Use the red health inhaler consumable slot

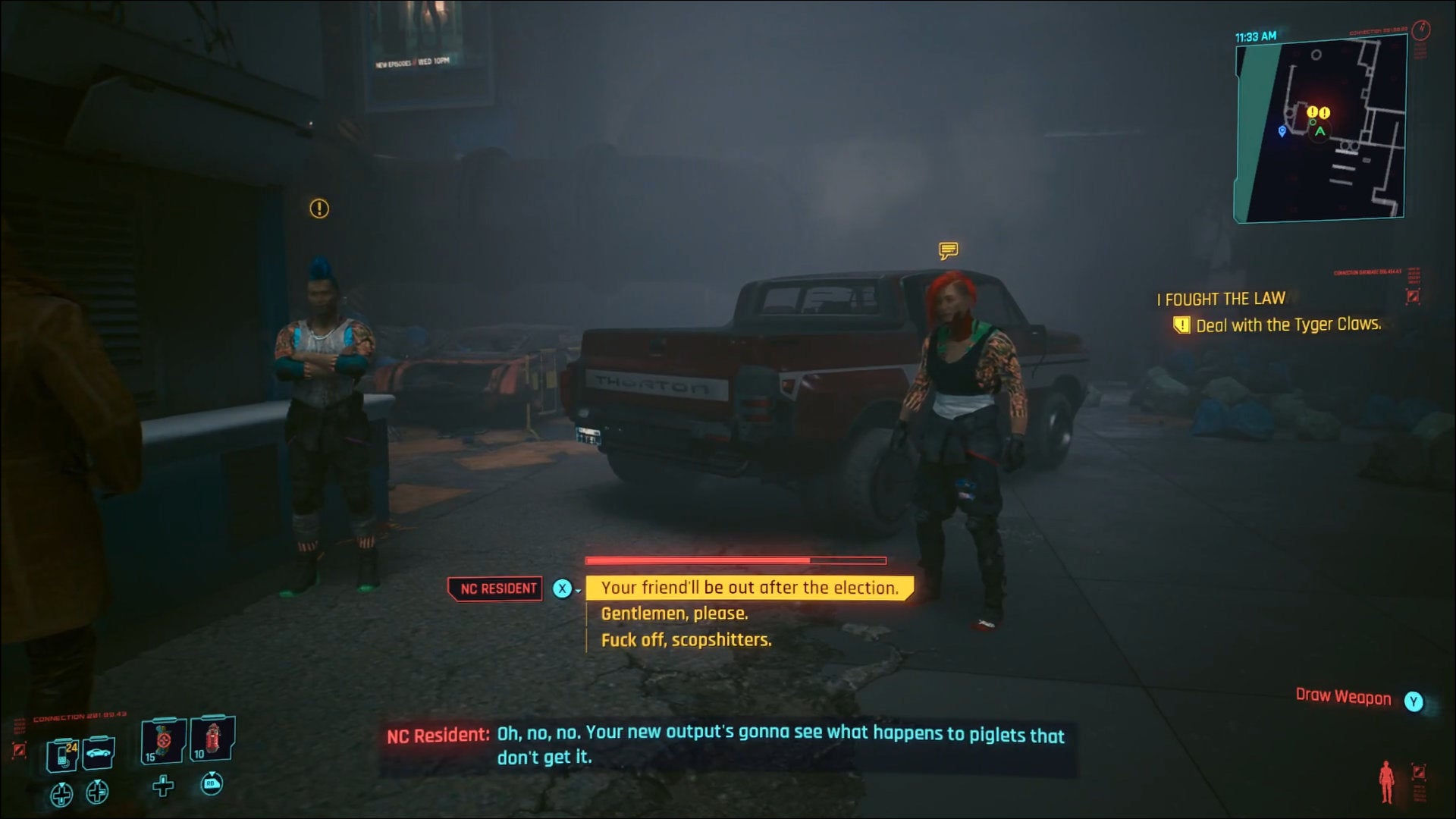coord(212,741)
